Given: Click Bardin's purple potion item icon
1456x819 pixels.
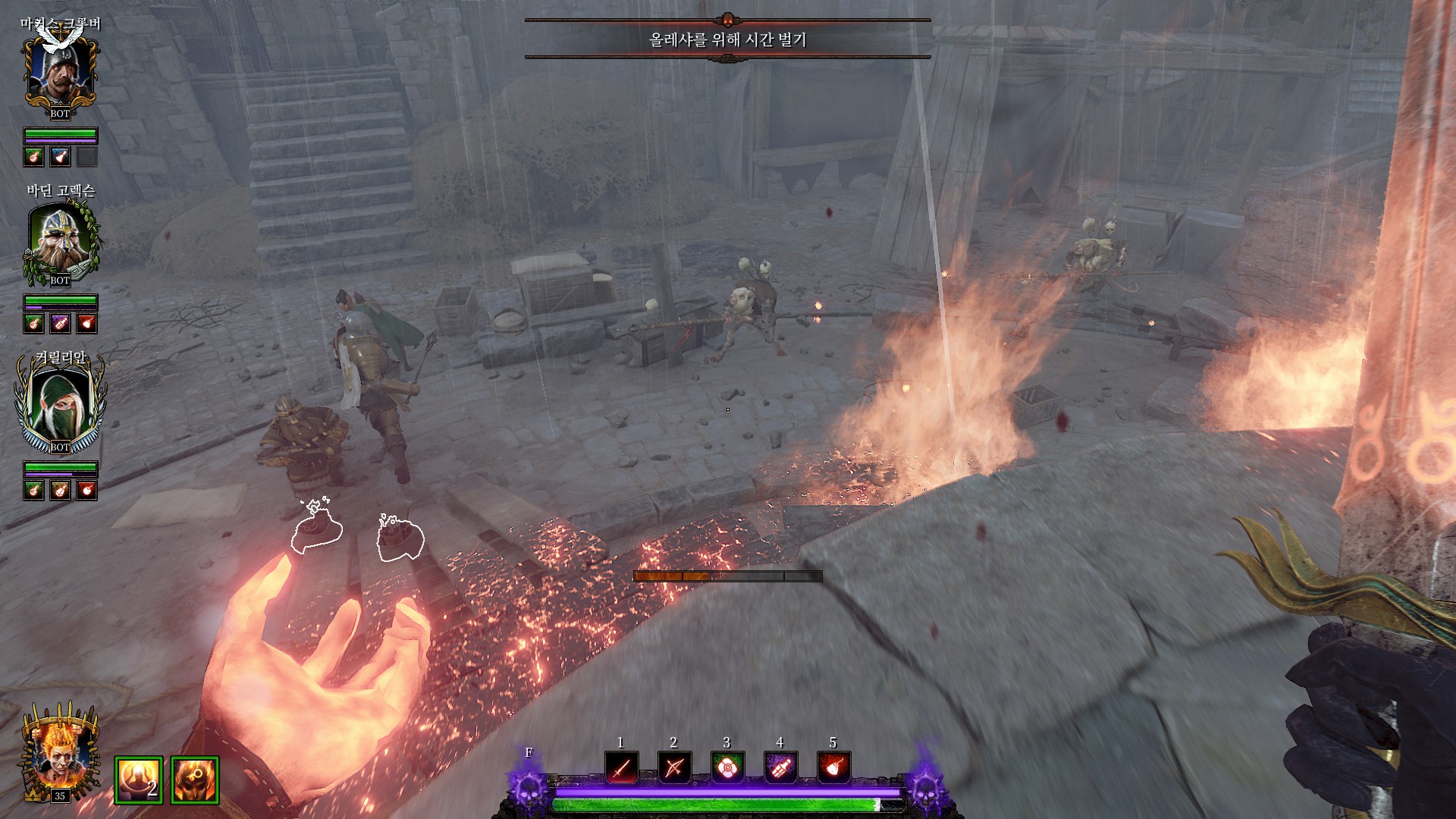Looking at the screenshot, I should pyautogui.click(x=60, y=324).
